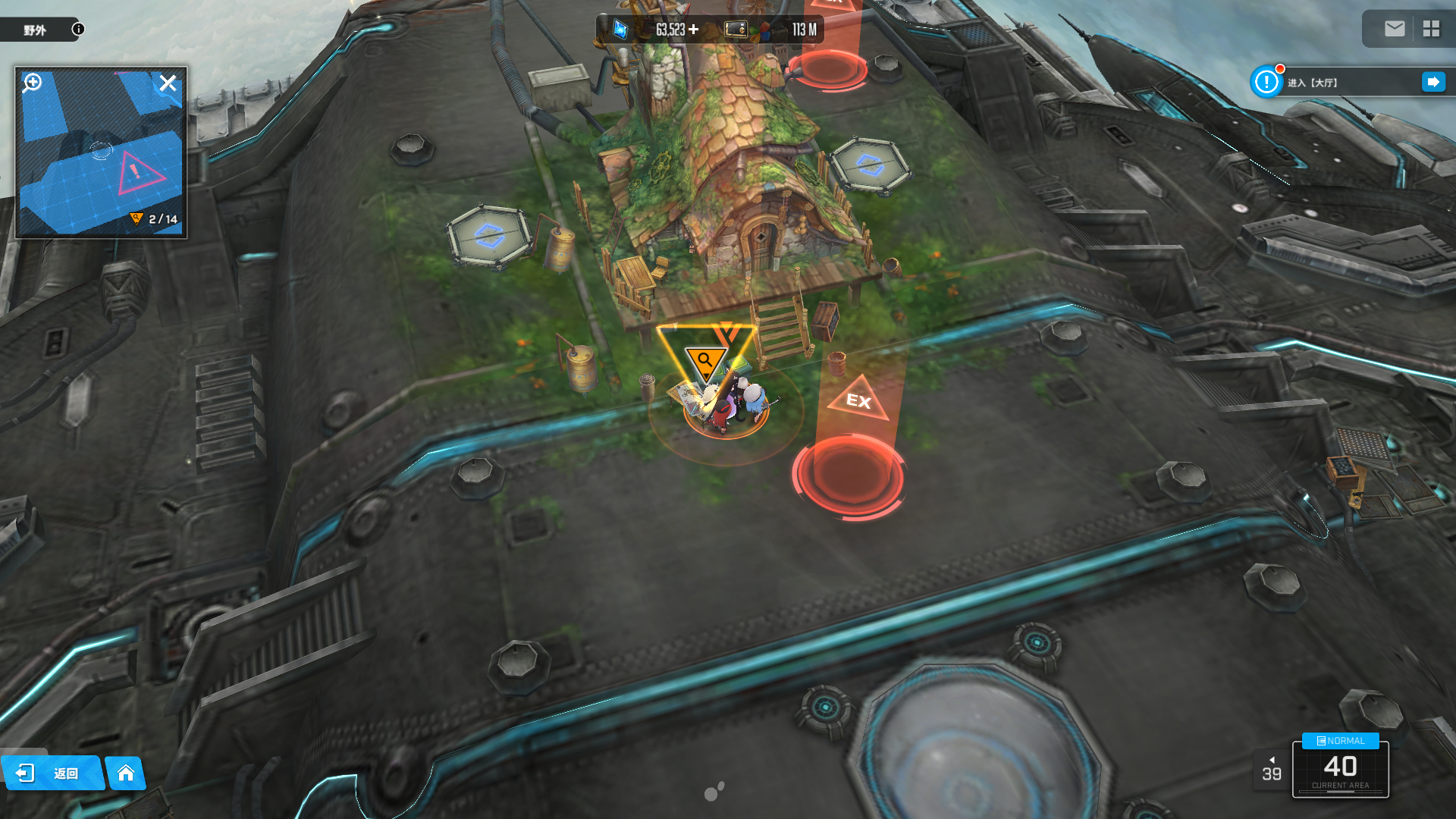Zoom in on the minimap
The height and width of the screenshot is (819, 1456).
[x=33, y=83]
